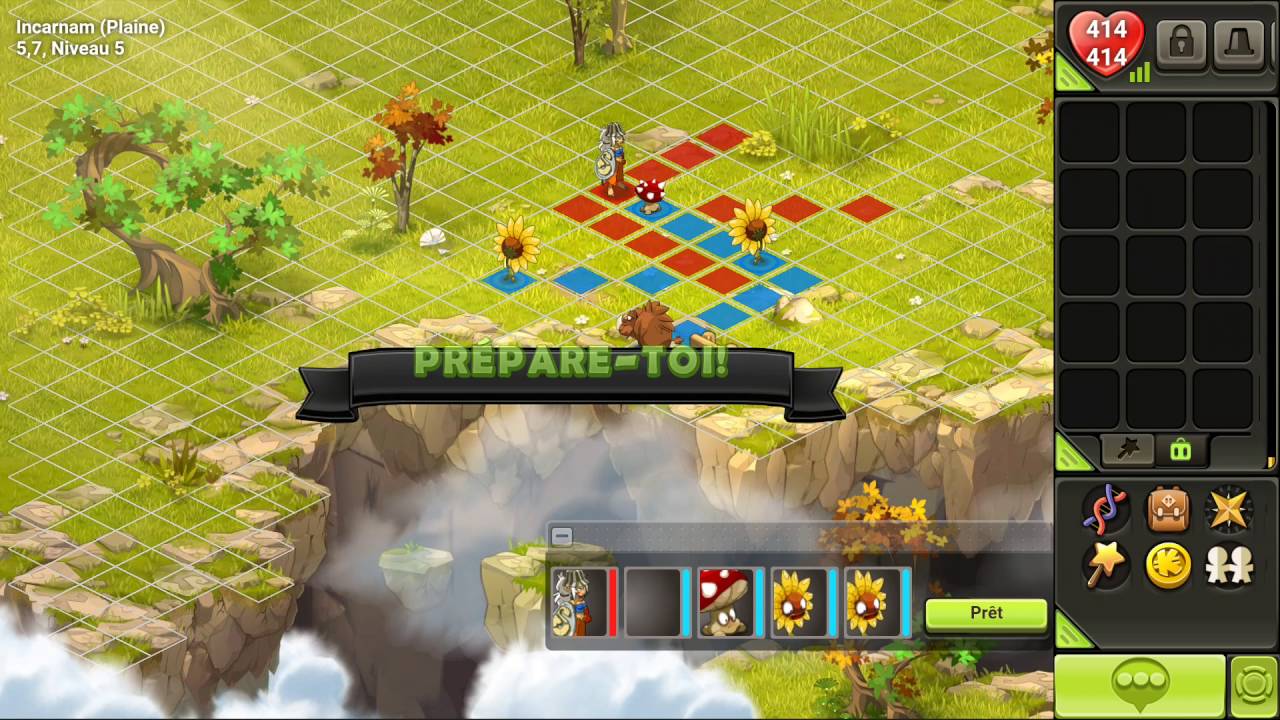
Task: Click the hat-shaped button beside the padlock
Action: (x=1238, y=44)
